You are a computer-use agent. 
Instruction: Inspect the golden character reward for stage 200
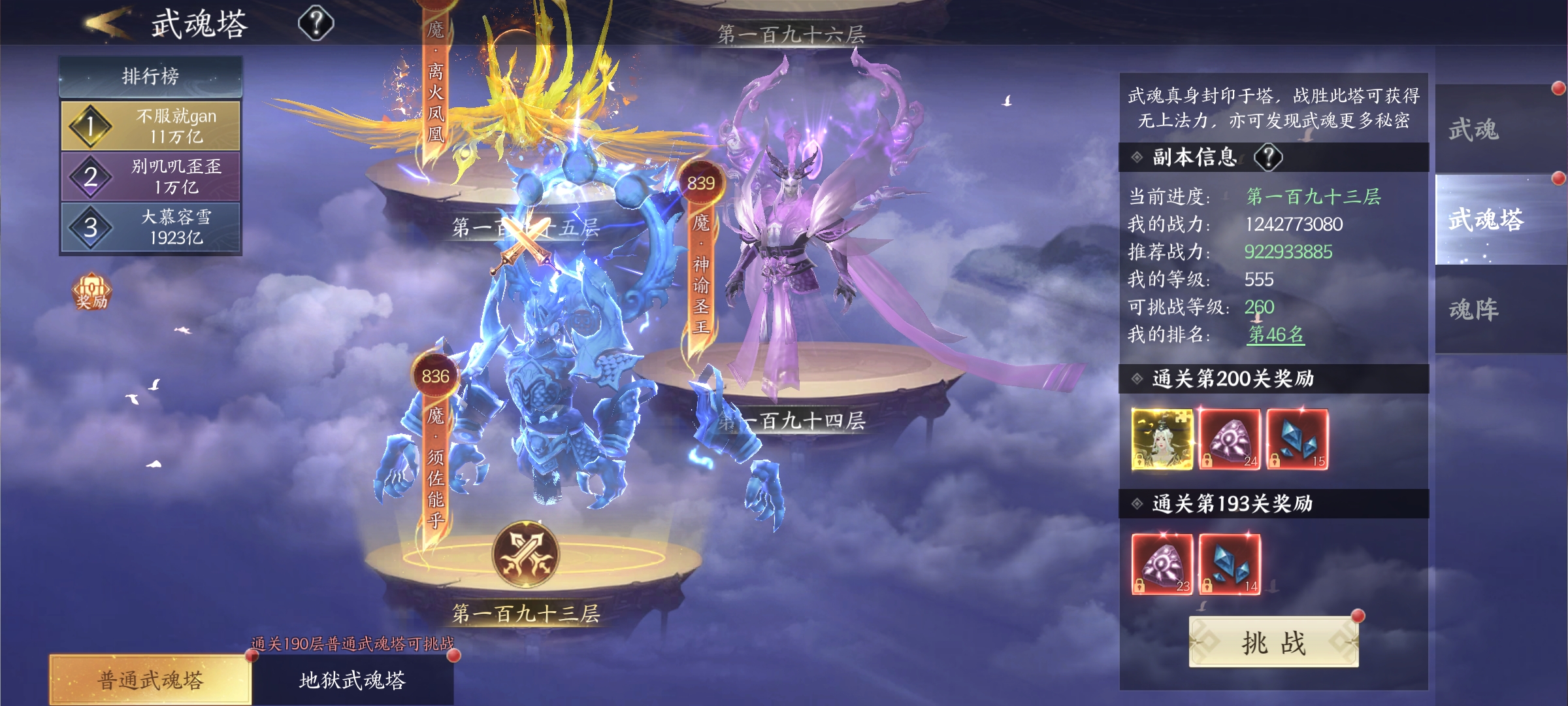1162,439
